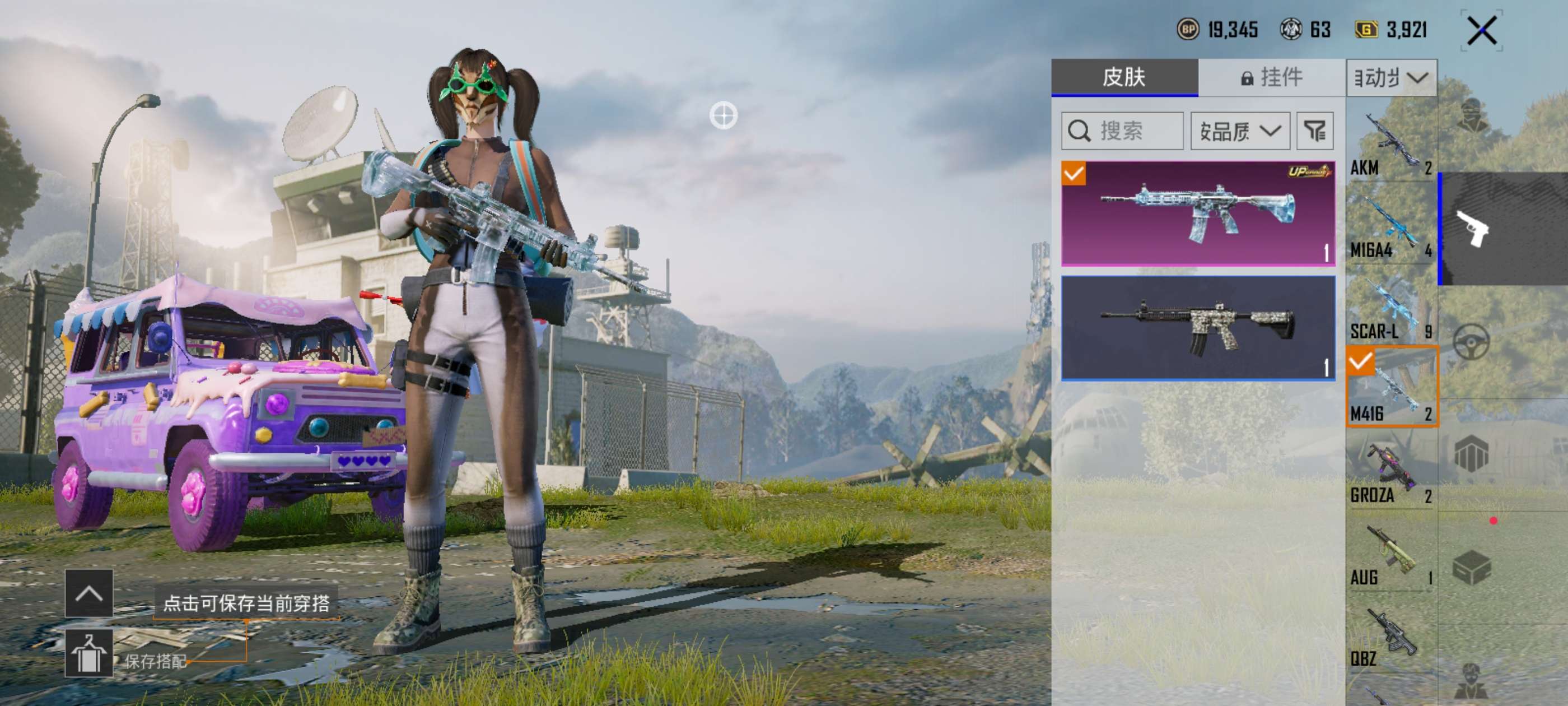Open the pistol weapons category
1568x706 pixels.
(1473, 229)
